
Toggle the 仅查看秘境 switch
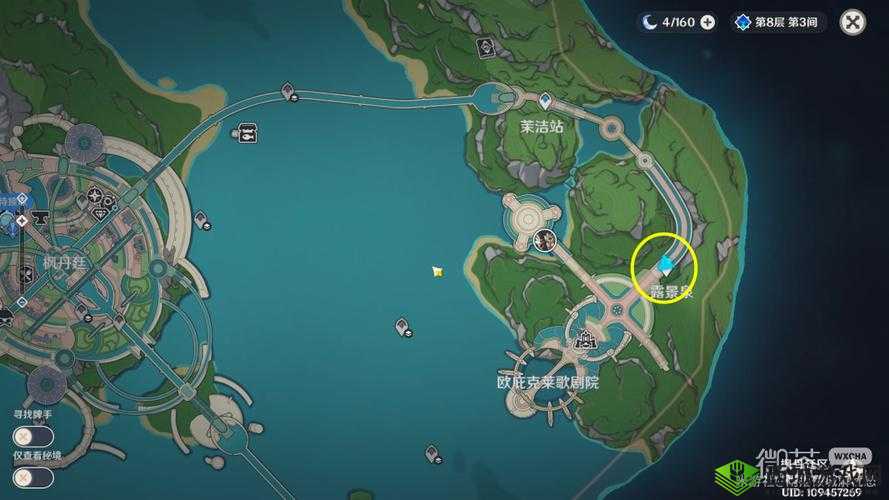[x=33, y=477]
